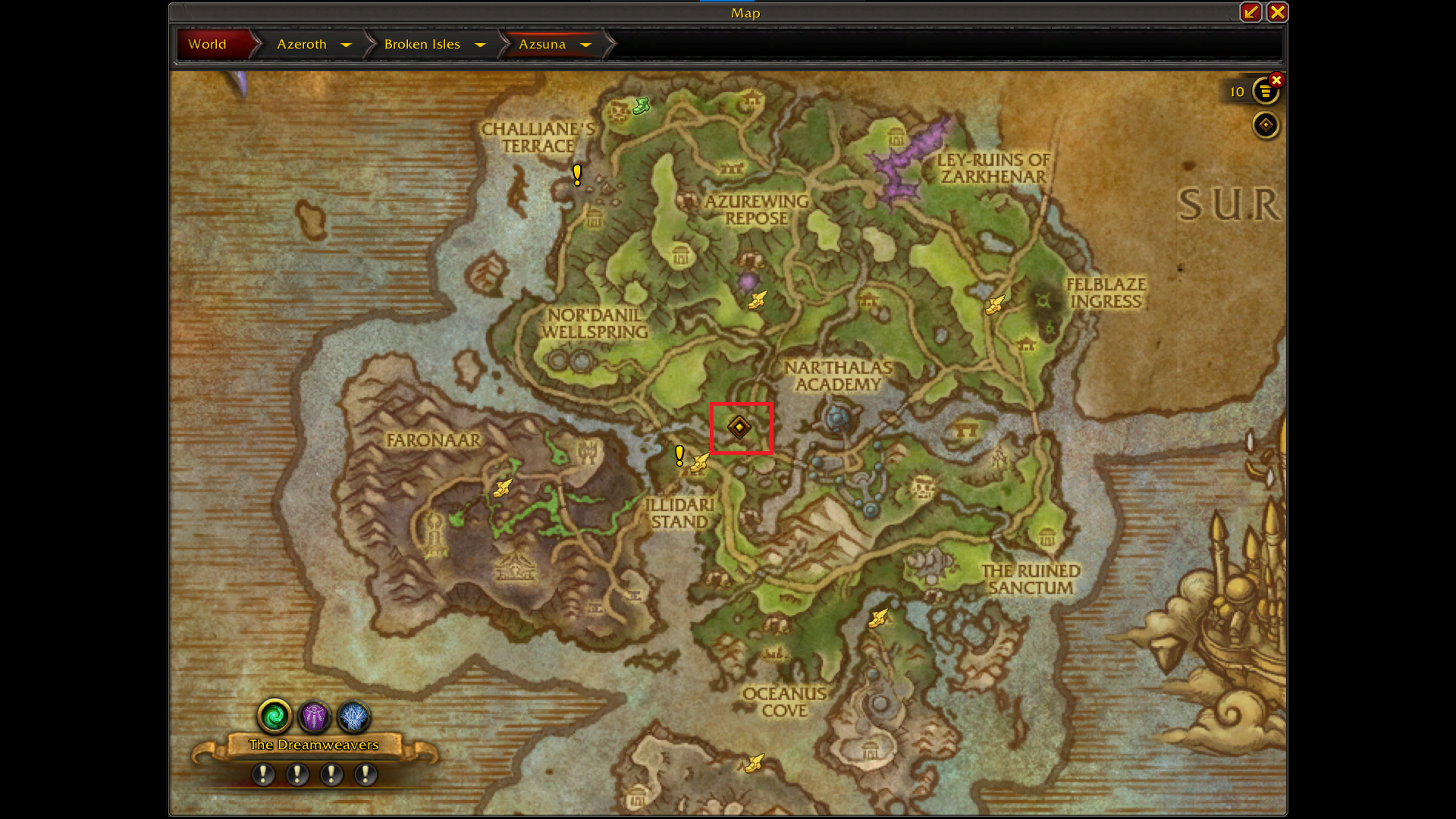
Task: Select the blue tree emissary icon
Action: (x=353, y=715)
